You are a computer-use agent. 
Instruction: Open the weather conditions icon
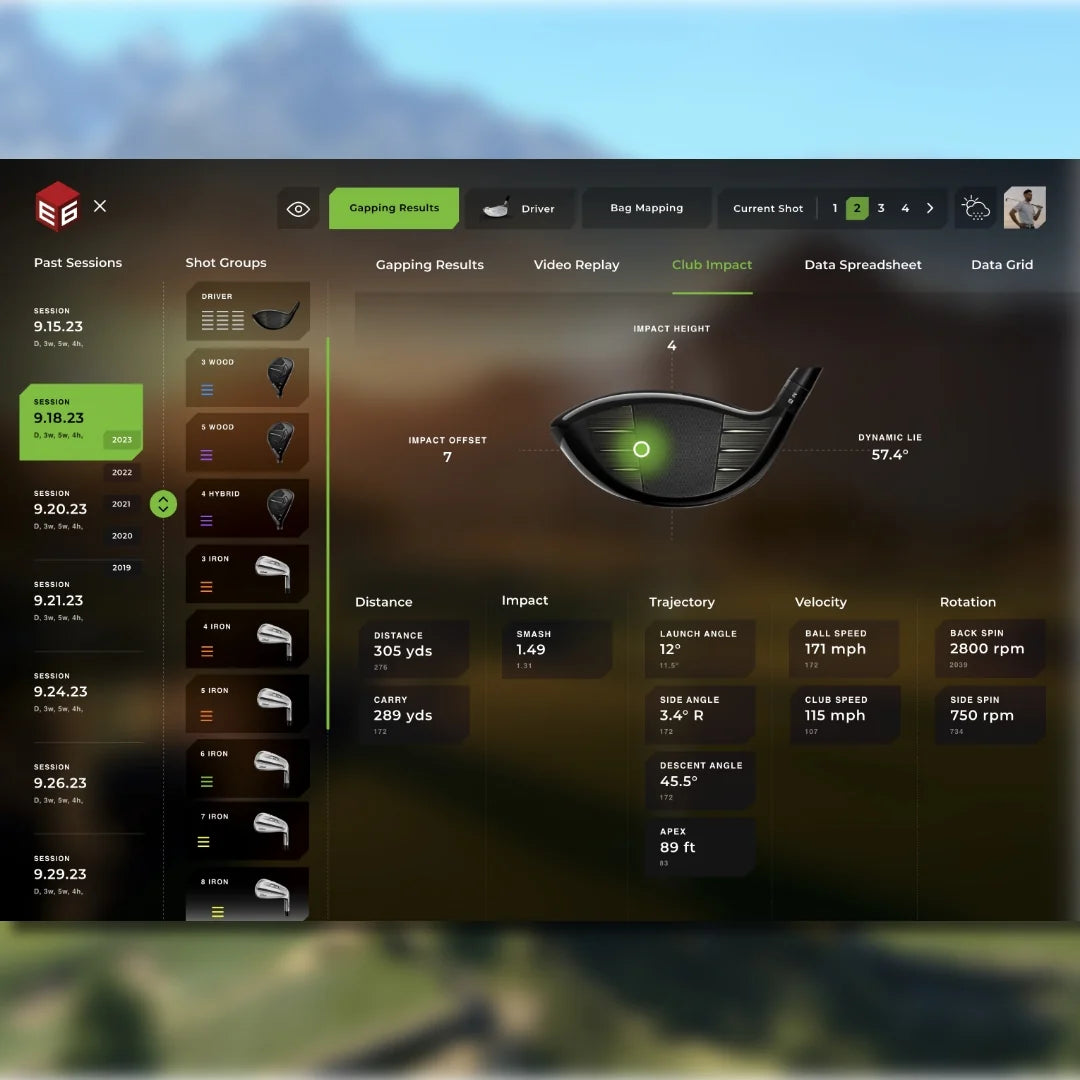(x=976, y=208)
